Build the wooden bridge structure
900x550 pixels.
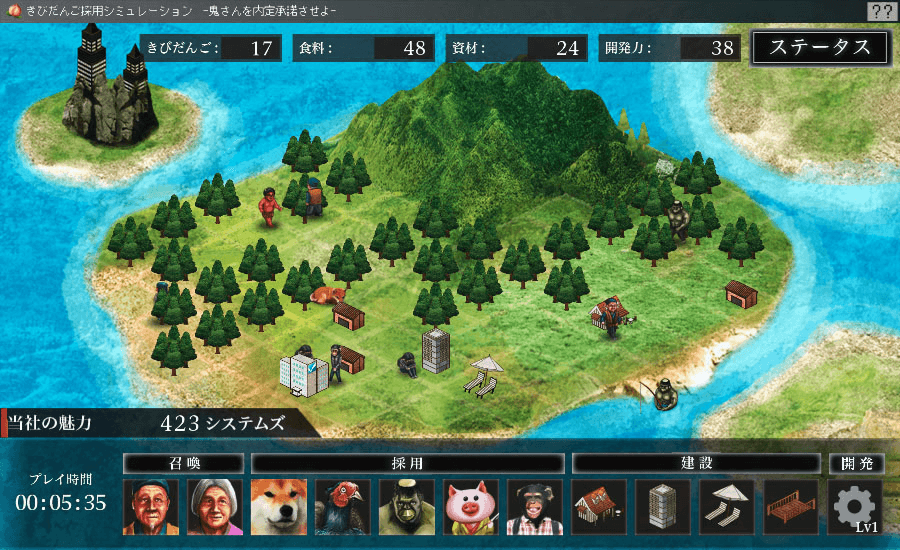coord(791,507)
